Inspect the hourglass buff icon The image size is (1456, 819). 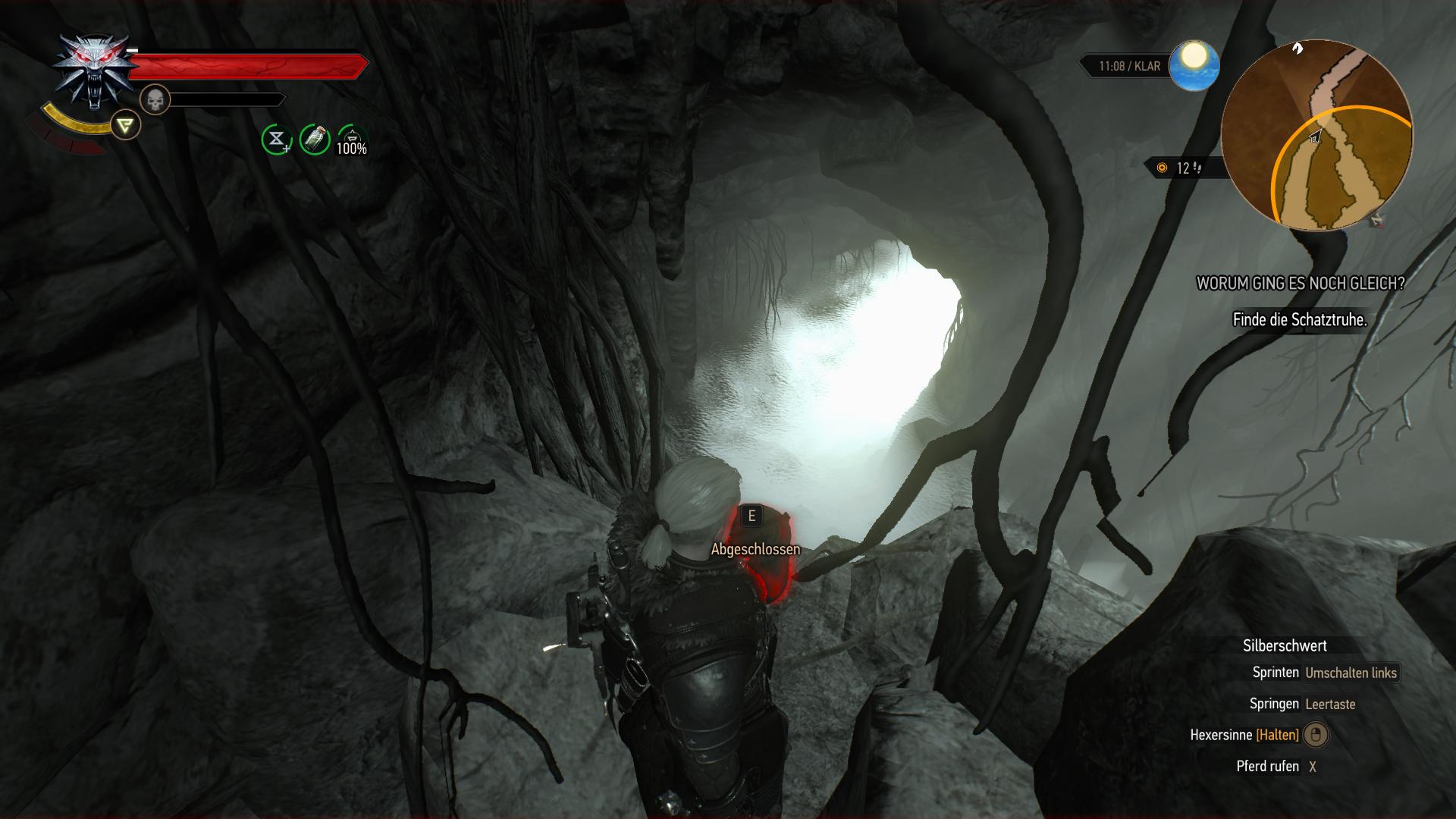click(x=277, y=140)
